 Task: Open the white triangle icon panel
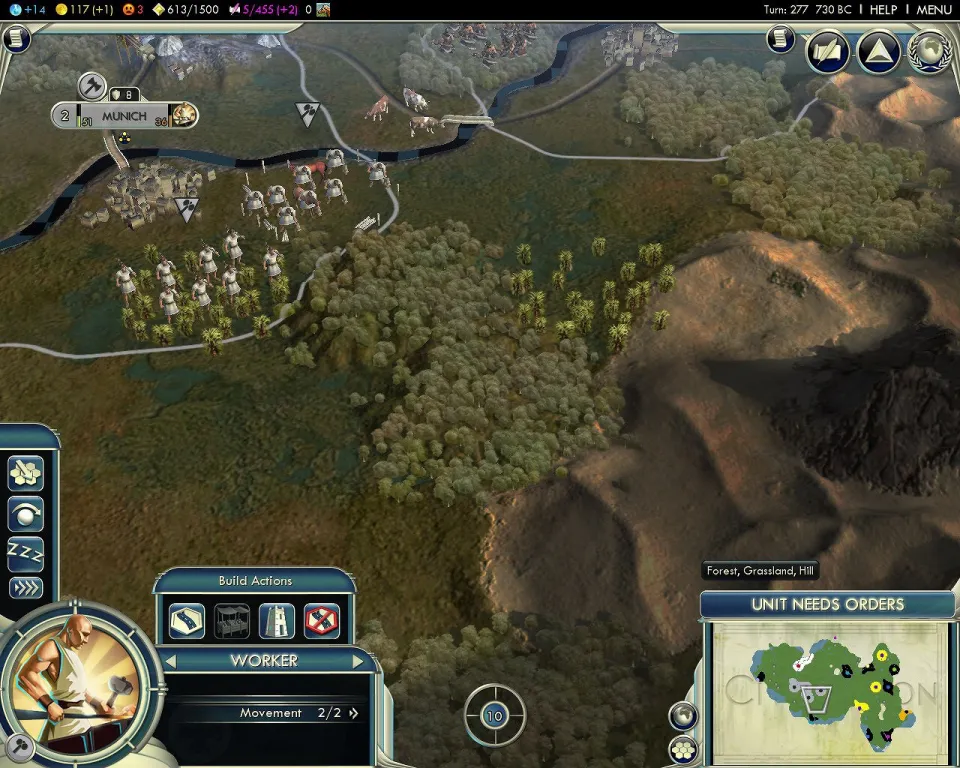(878, 52)
